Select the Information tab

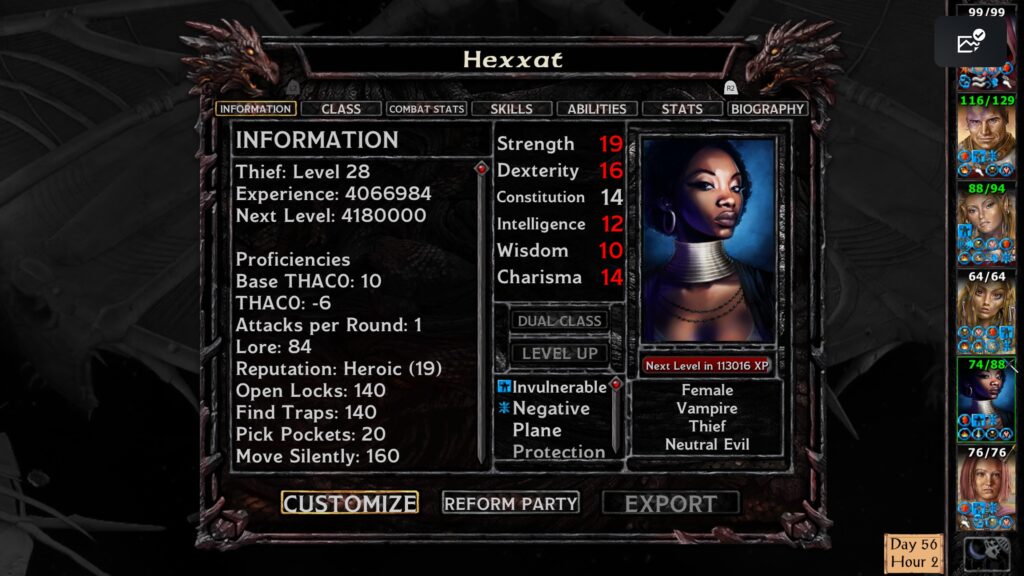click(x=255, y=109)
